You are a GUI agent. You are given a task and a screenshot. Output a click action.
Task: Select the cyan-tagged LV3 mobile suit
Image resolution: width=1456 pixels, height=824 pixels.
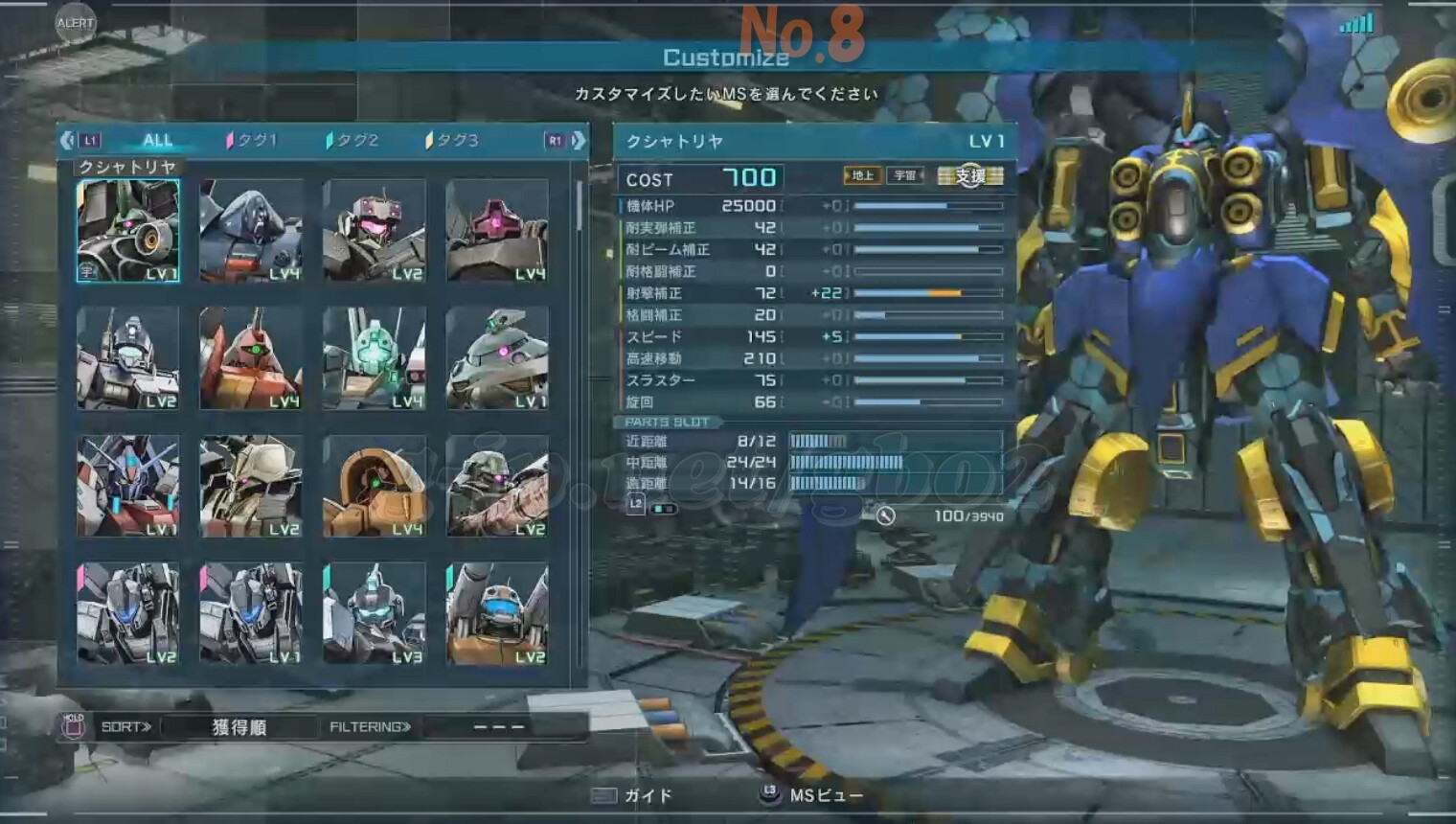[x=375, y=613]
